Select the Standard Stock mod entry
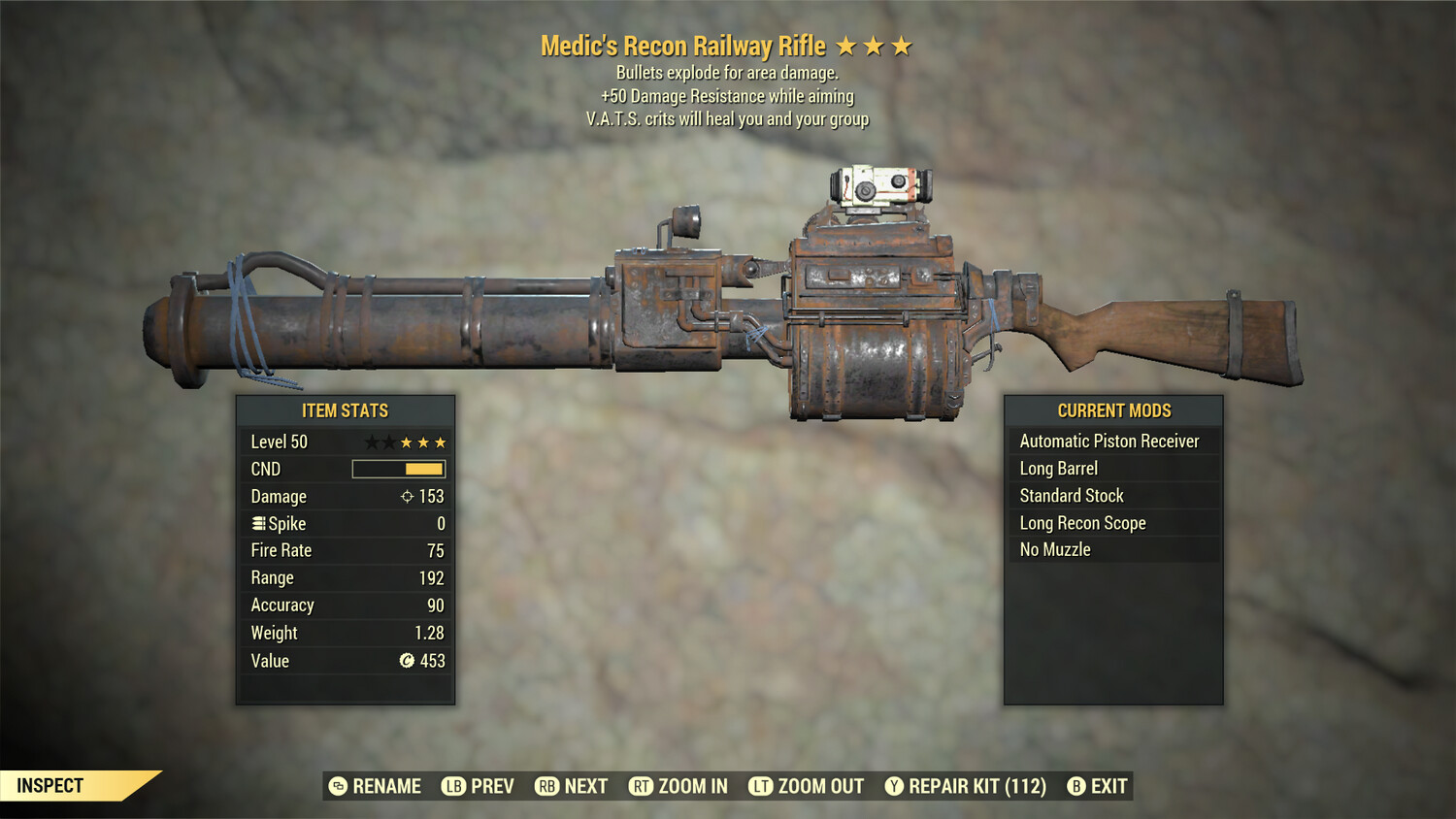Viewport: 1456px width, 819px height. point(1071,495)
